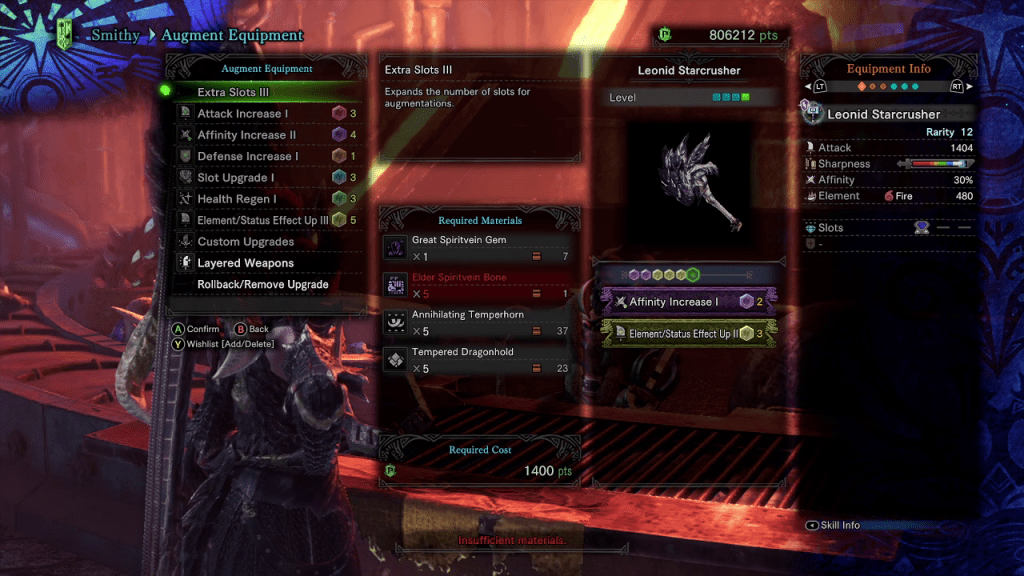Screen dimensions: 1024x576
Task: Click the Leonid Starcrusher weapon preview
Action: [x=688, y=178]
